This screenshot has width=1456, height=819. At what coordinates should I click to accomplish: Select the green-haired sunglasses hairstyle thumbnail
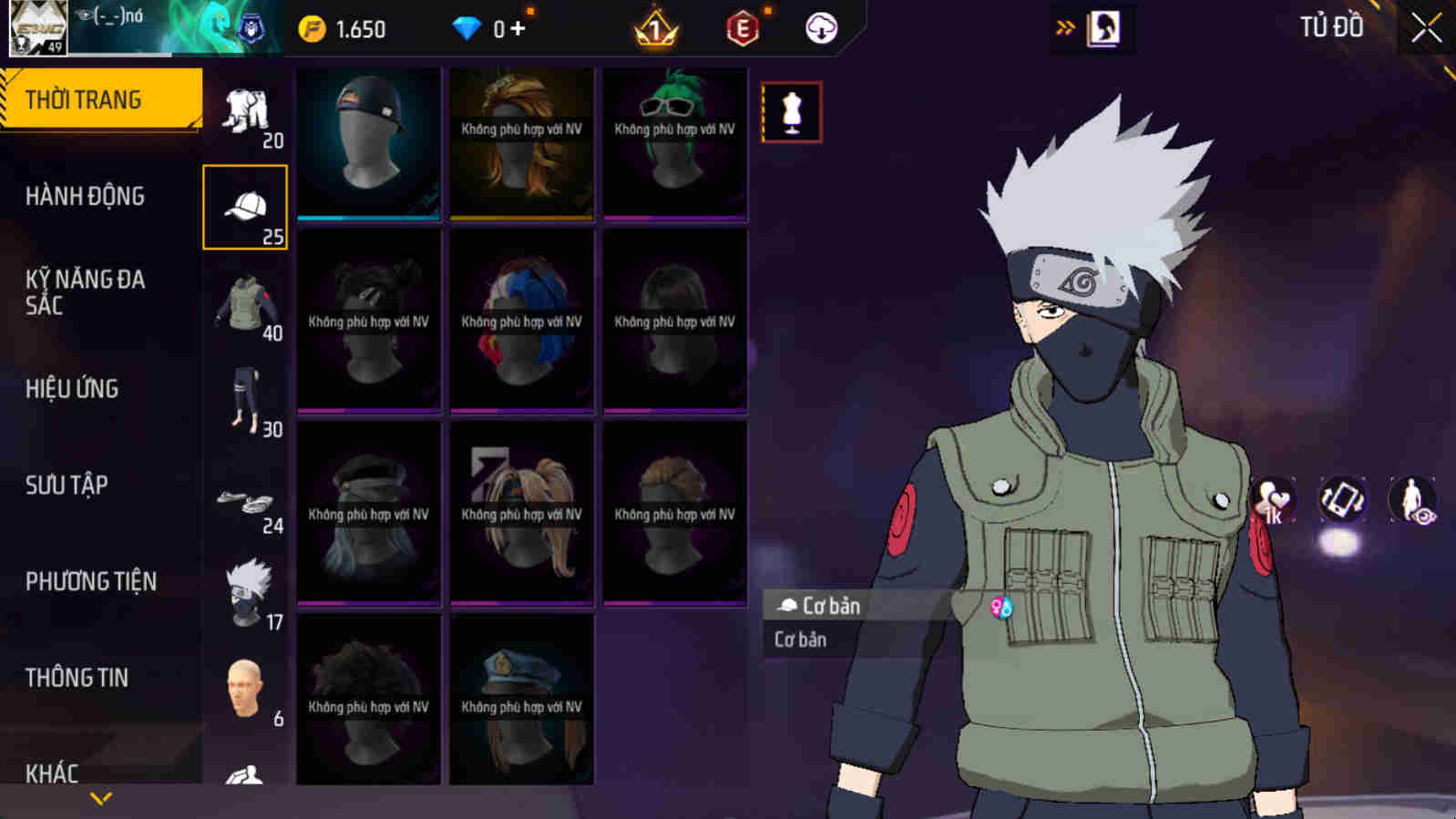(x=674, y=141)
